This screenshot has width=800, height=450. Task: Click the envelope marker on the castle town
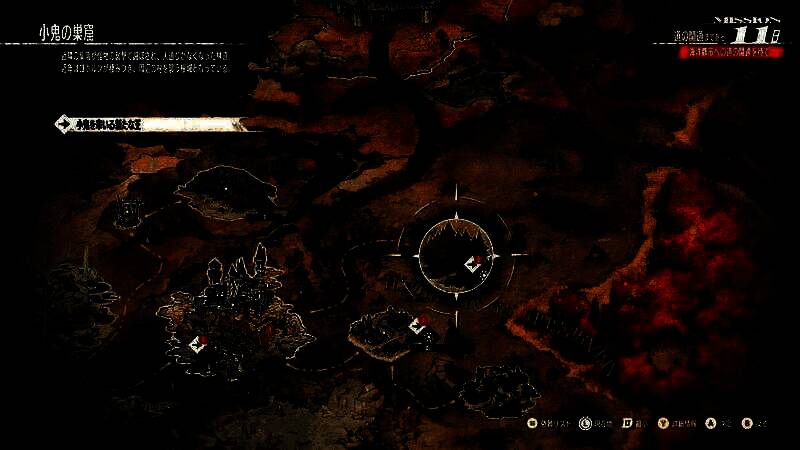click(199, 344)
